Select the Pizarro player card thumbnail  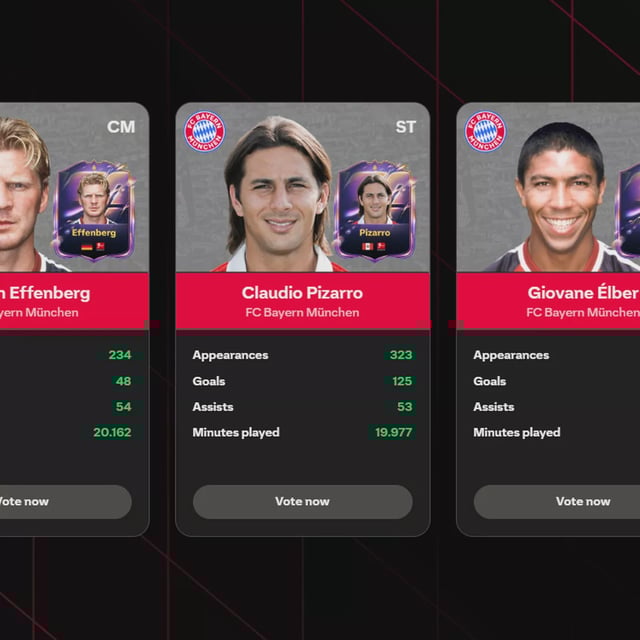pyautogui.click(x=374, y=209)
